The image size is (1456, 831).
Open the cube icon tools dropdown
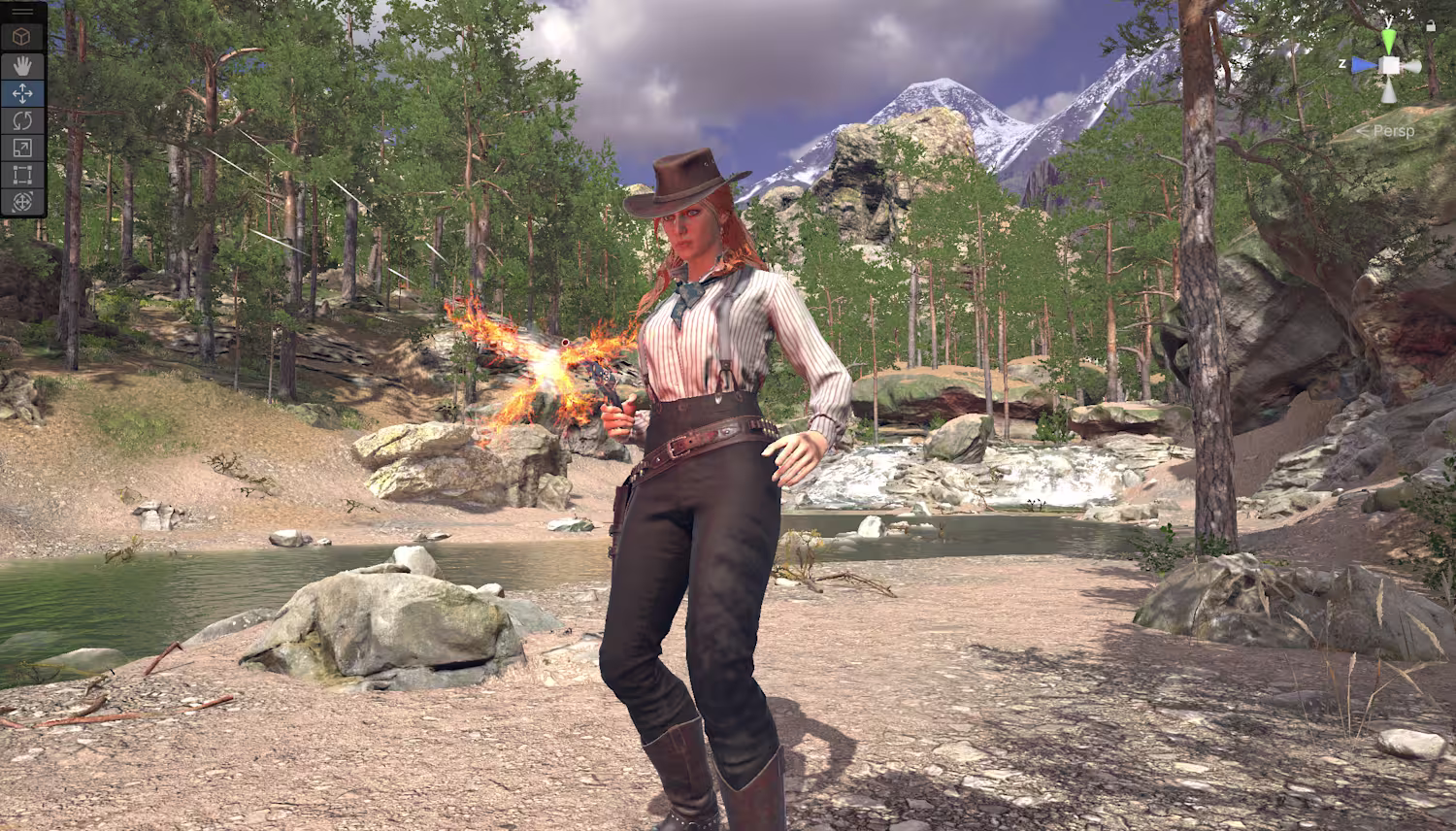click(x=23, y=37)
